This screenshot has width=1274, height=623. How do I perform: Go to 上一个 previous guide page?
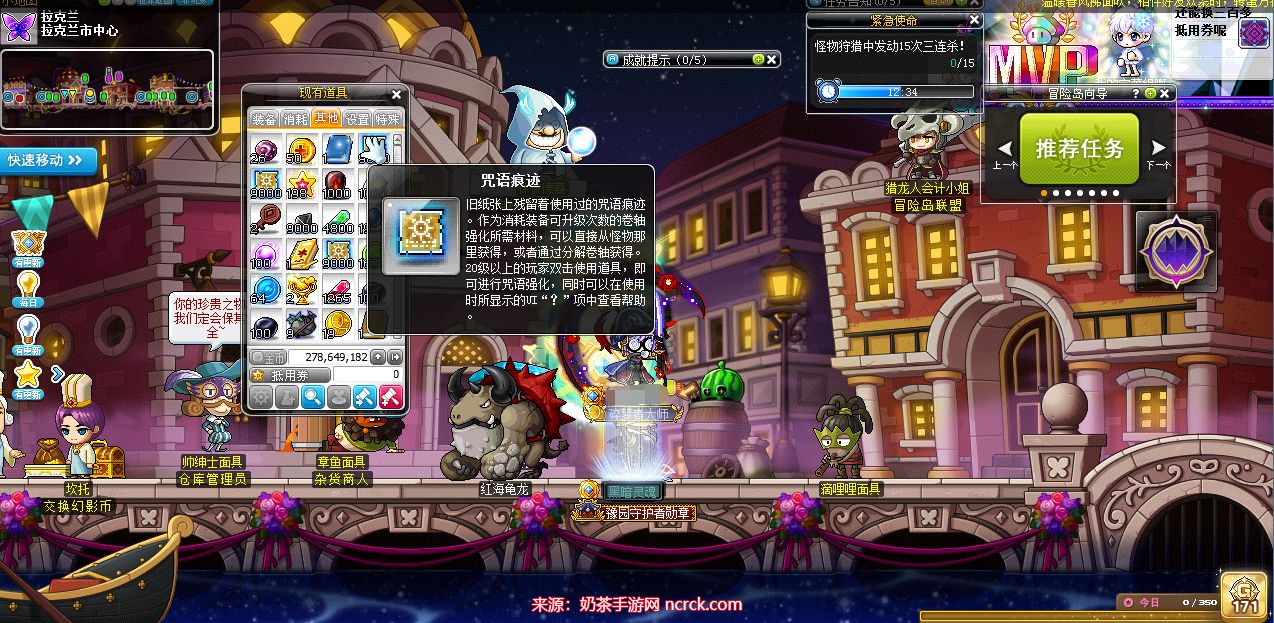click(x=1005, y=150)
